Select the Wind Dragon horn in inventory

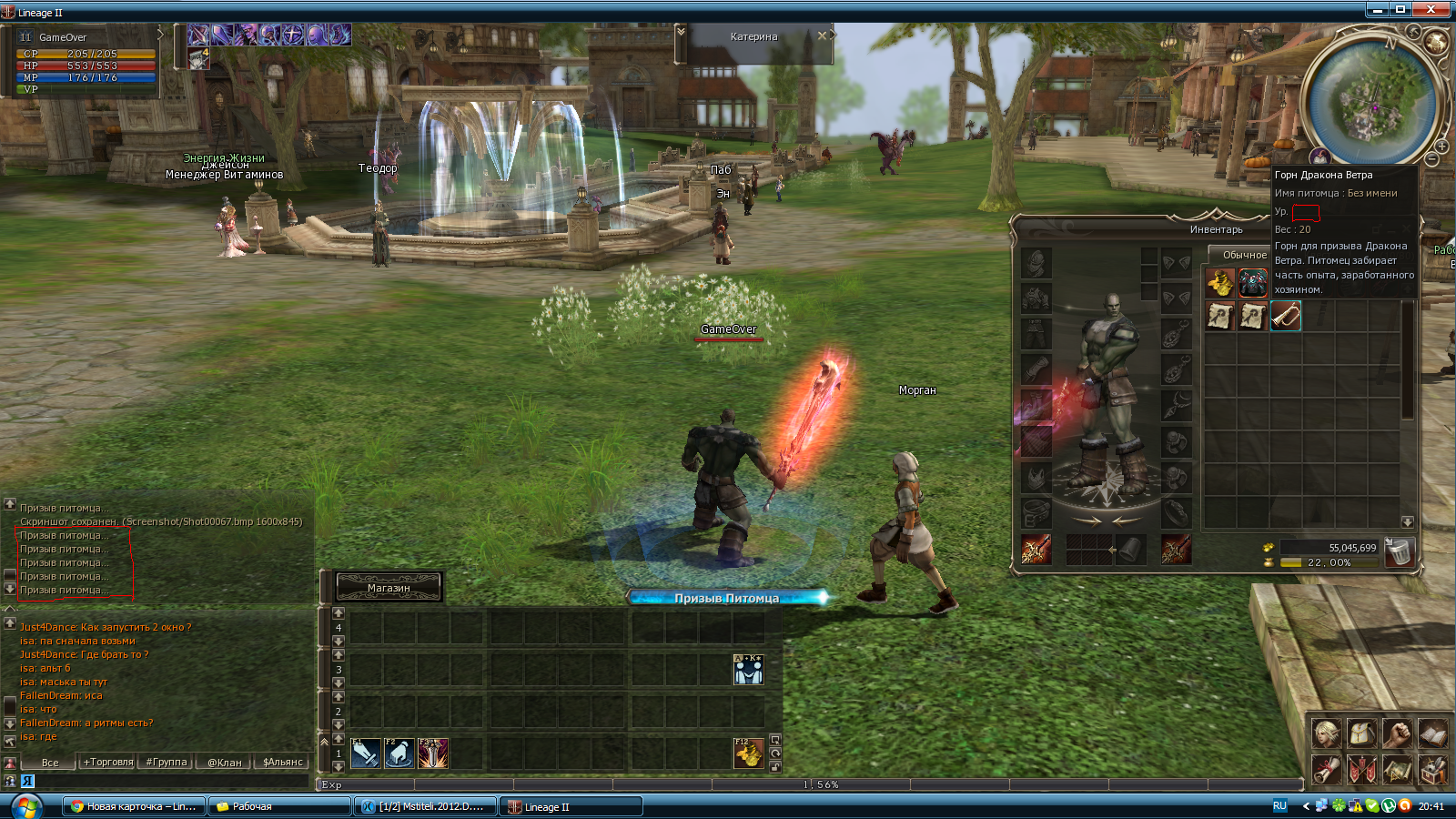click(1285, 316)
